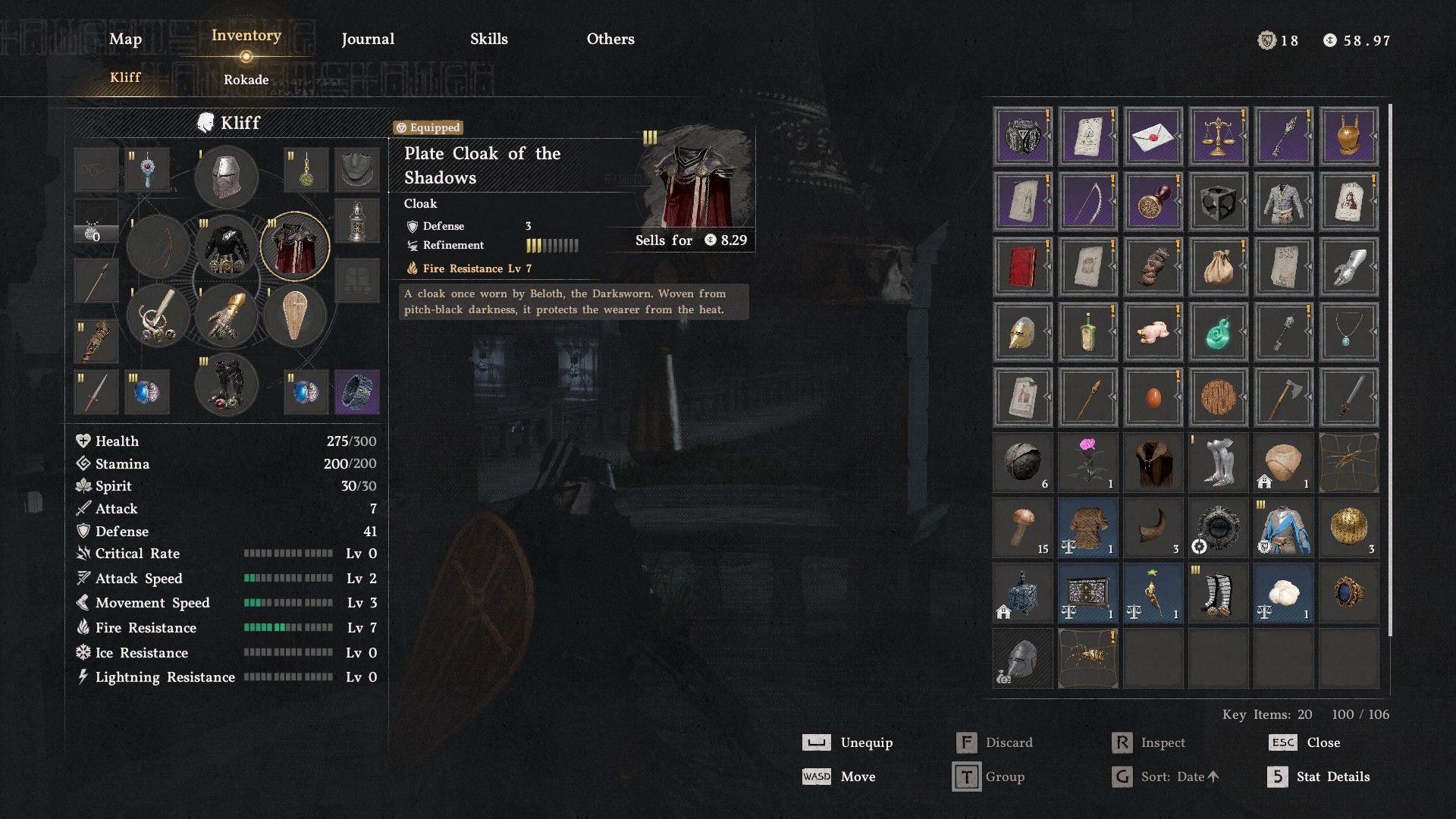The height and width of the screenshot is (819, 1456).
Task: Click the Unequip button
Action: point(848,742)
